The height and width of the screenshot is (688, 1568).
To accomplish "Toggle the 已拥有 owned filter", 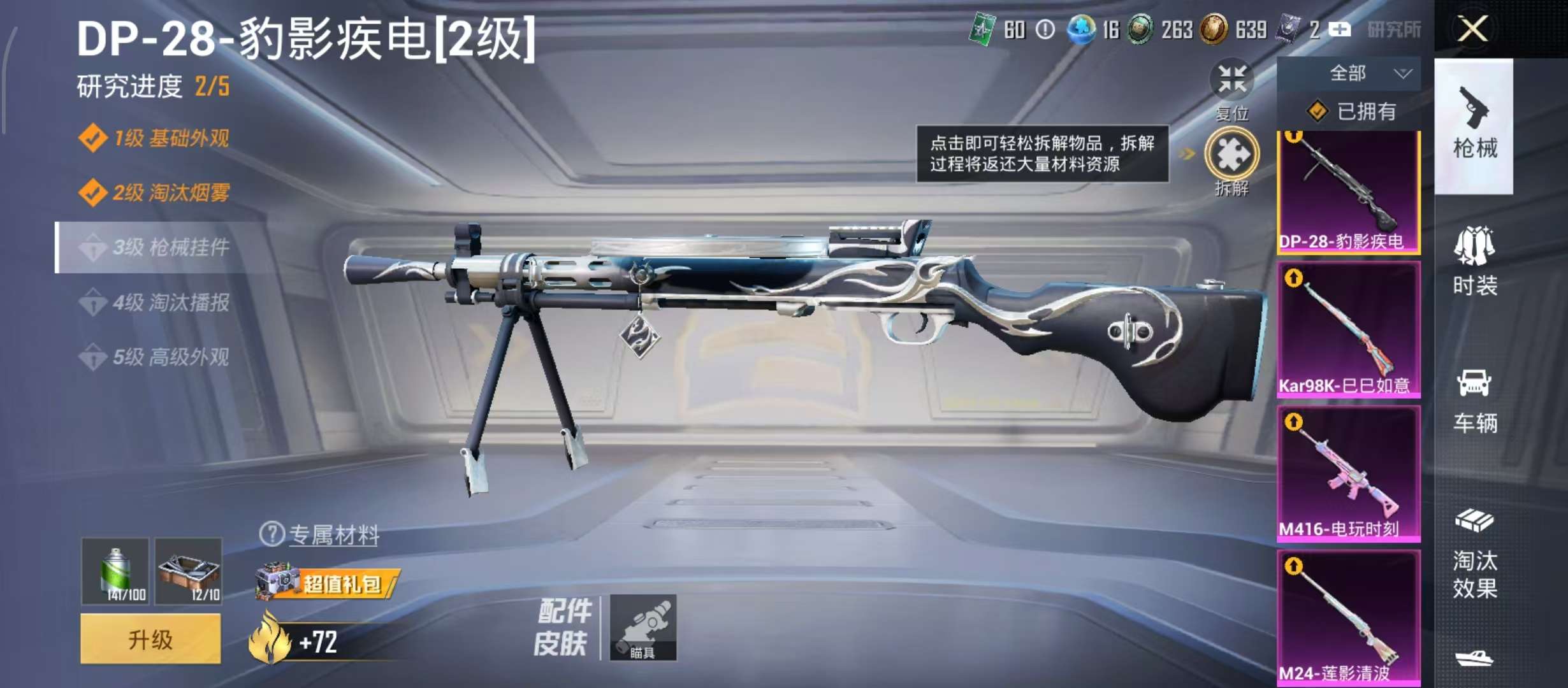I will coord(1350,112).
